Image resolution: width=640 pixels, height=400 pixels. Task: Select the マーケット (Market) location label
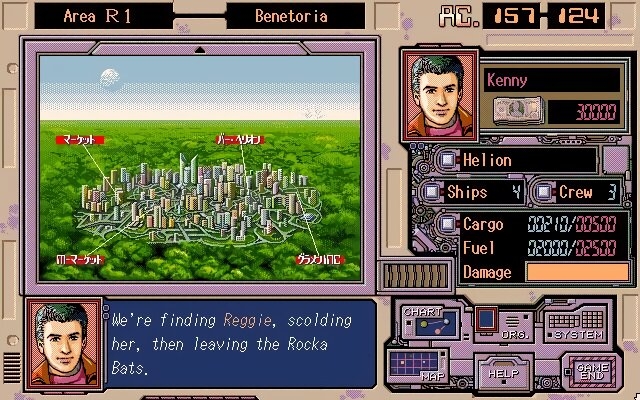(x=74, y=140)
